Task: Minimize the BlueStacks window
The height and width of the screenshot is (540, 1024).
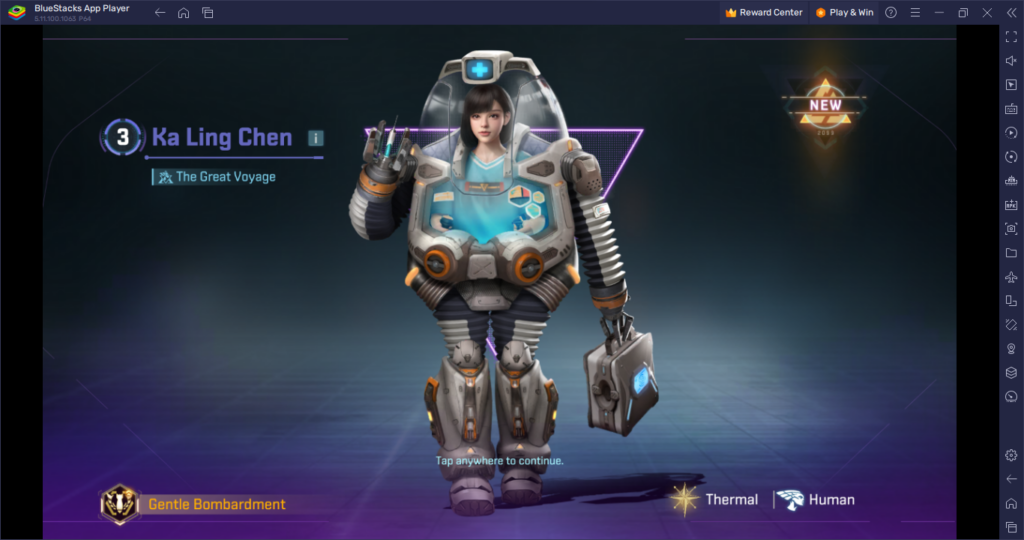Action: [x=938, y=13]
